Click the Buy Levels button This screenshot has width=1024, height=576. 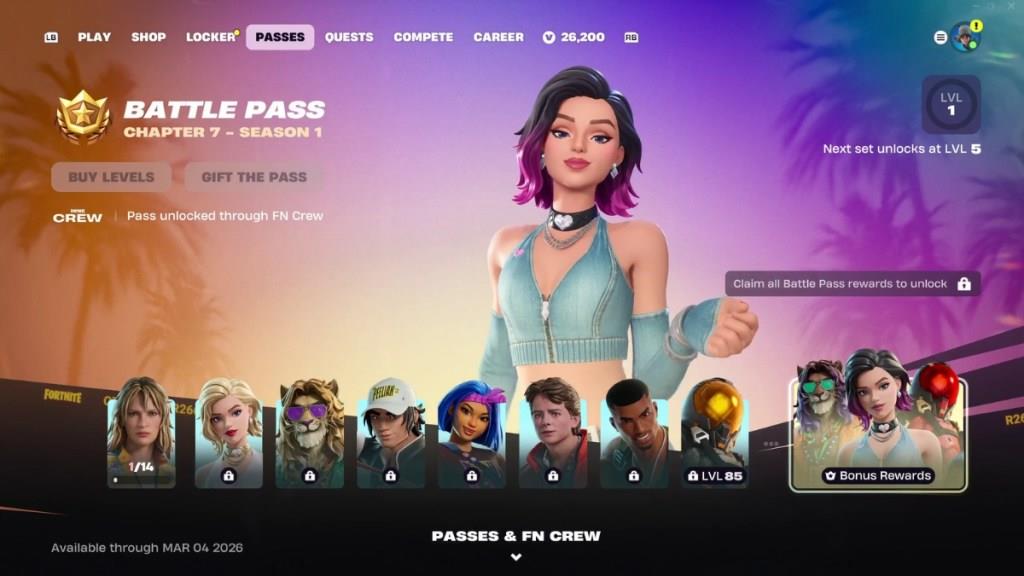coord(111,177)
